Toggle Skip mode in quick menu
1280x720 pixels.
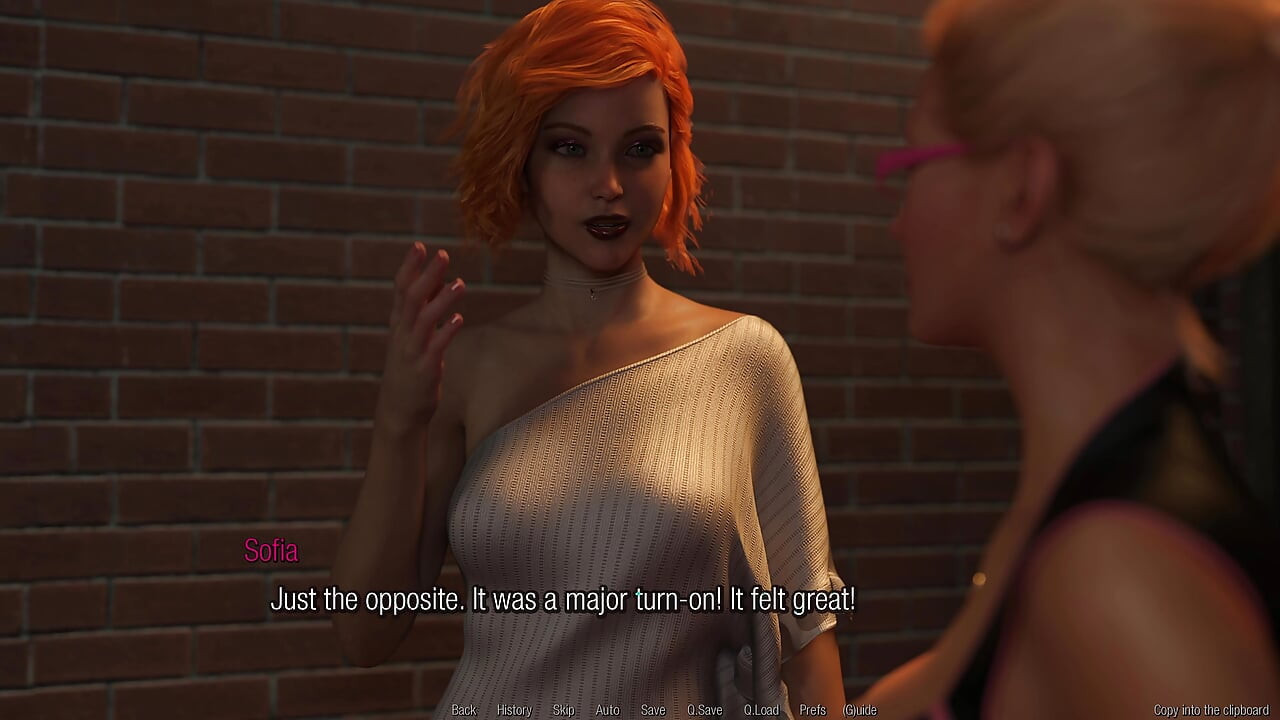click(x=563, y=710)
